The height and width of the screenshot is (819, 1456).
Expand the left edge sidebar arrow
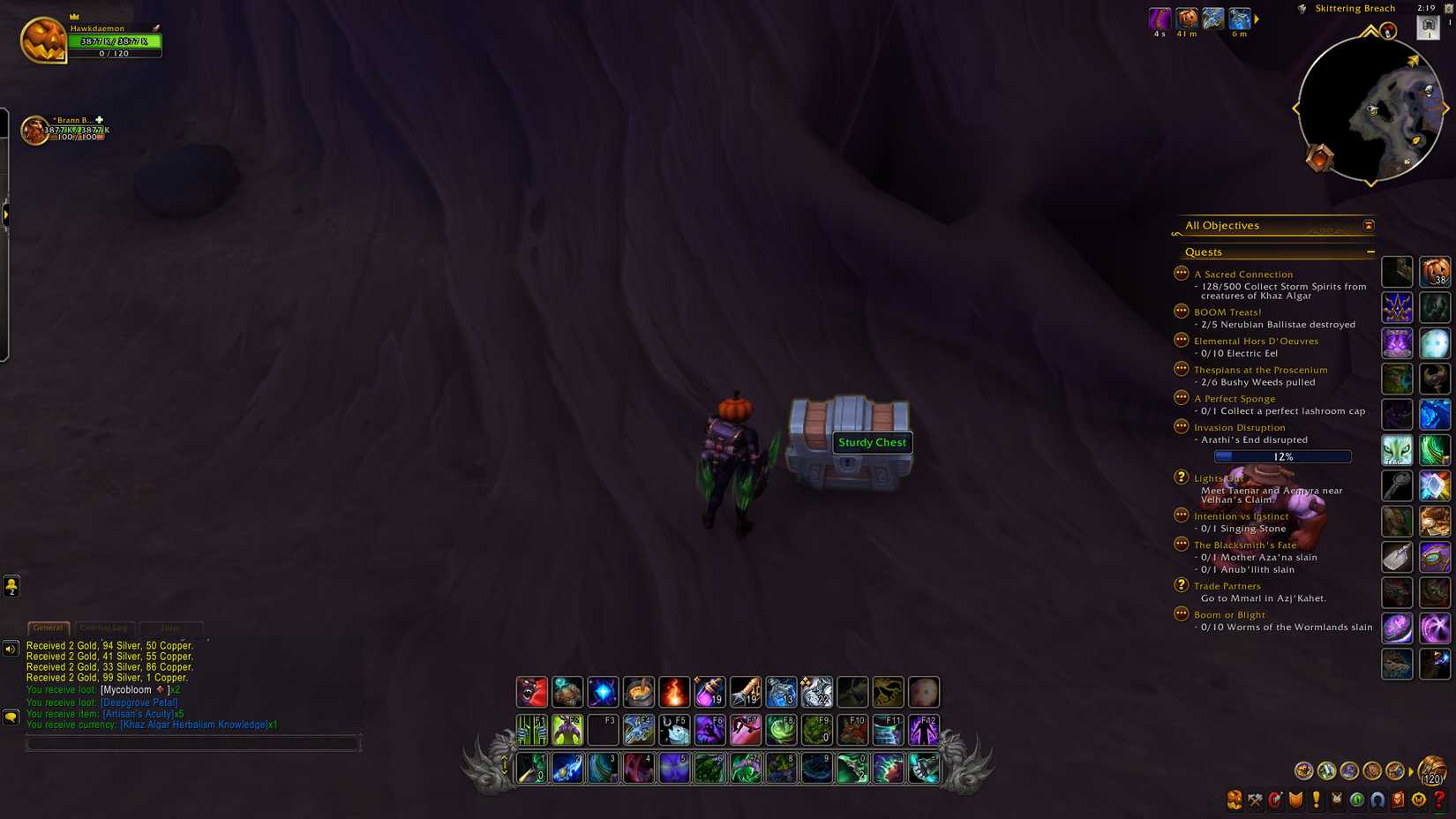pos(6,213)
